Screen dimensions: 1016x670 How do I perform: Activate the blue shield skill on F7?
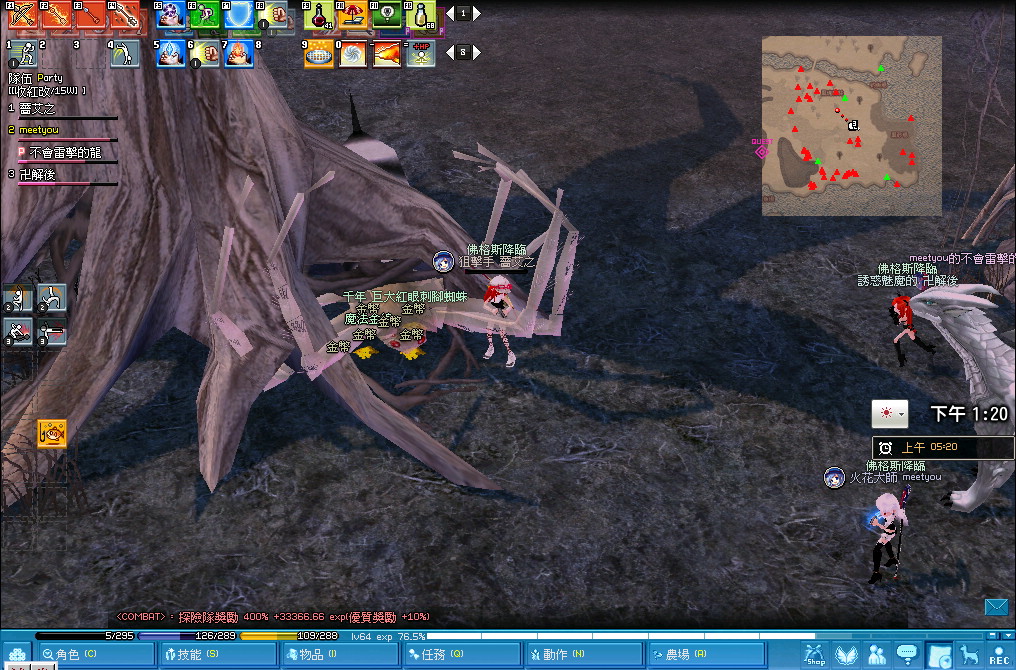pyautogui.click(x=239, y=16)
